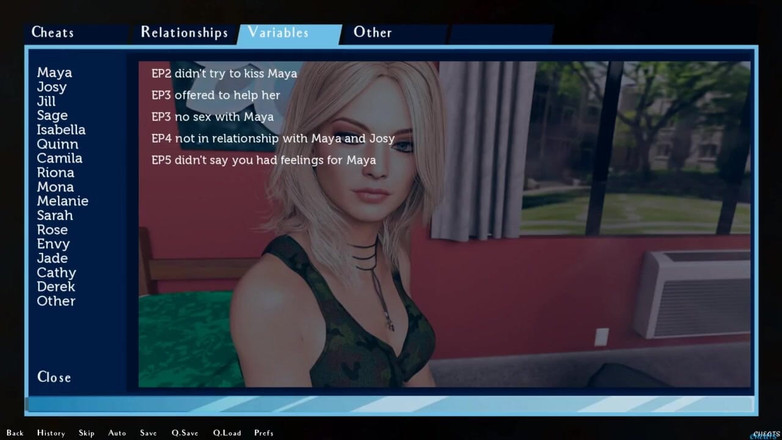
Task: Open the Relationships tab
Action: (184, 32)
